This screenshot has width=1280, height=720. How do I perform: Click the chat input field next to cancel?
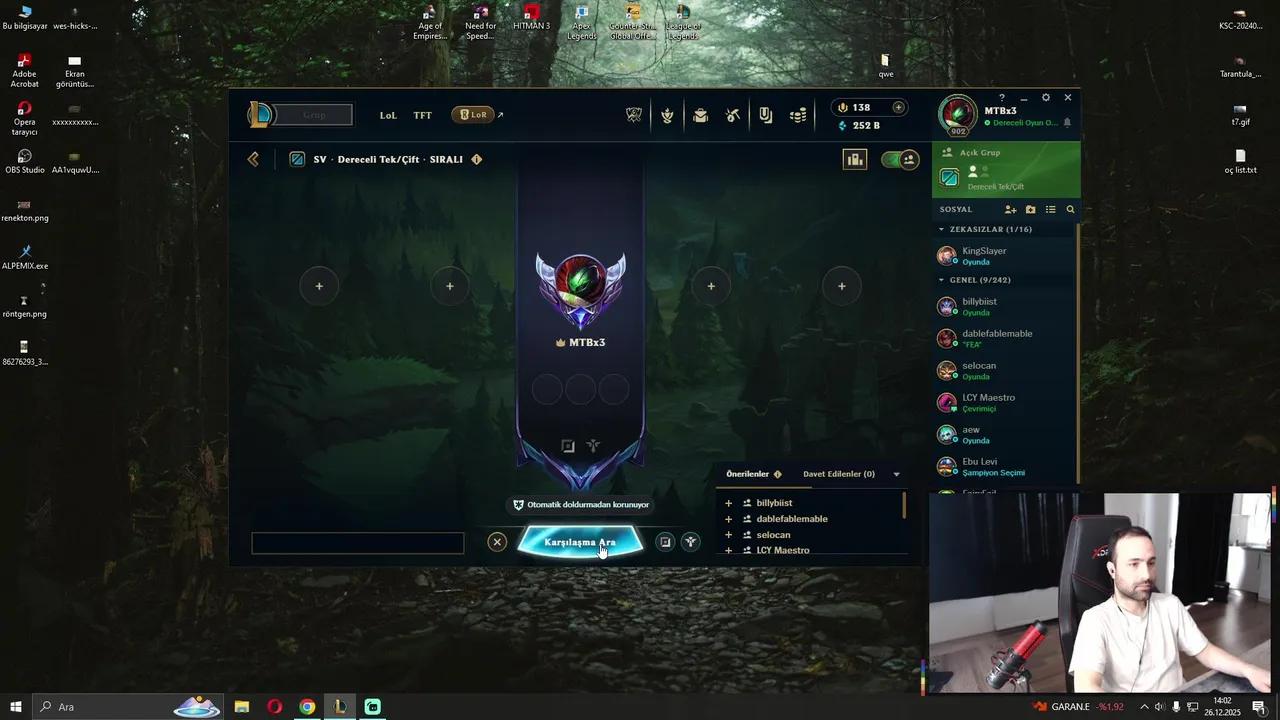click(x=357, y=542)
